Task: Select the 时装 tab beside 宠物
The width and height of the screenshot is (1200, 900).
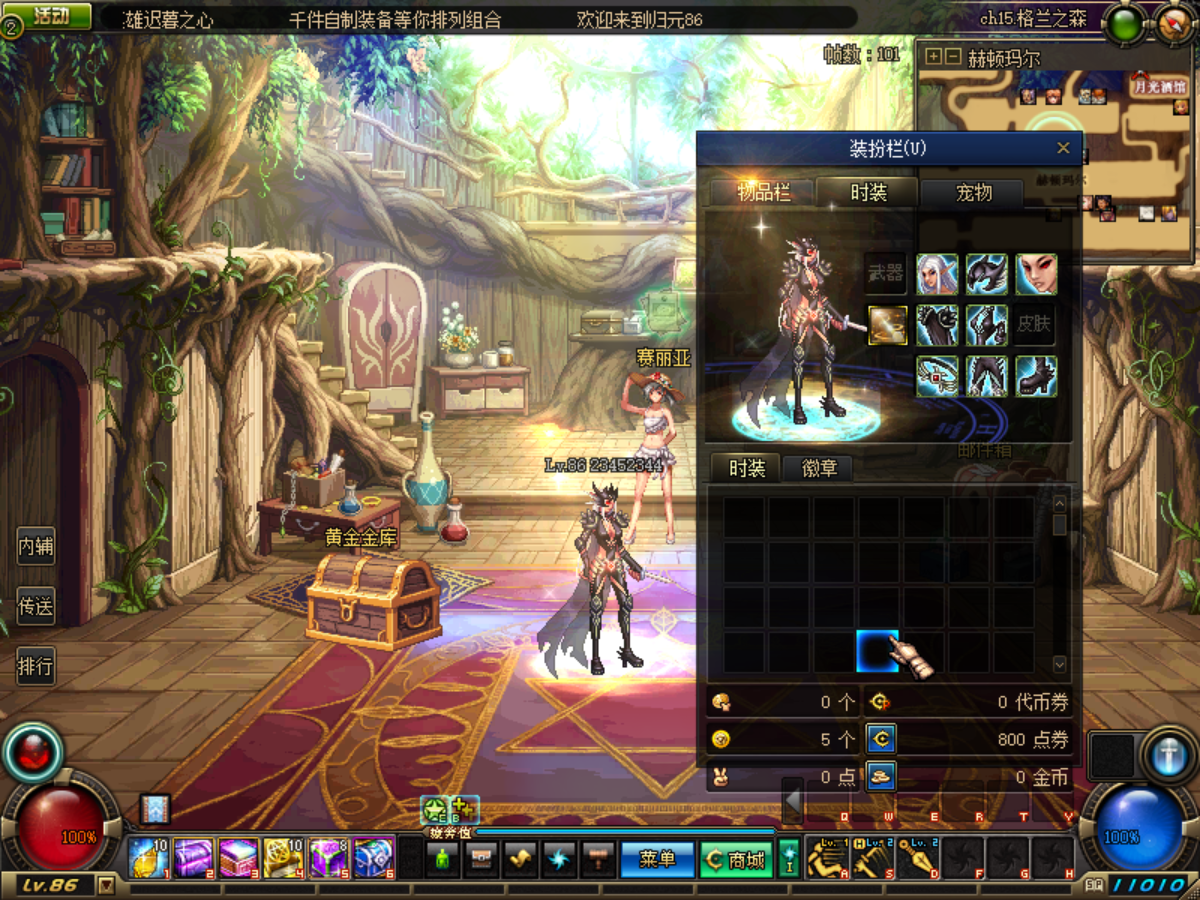Action: [868, 192]
